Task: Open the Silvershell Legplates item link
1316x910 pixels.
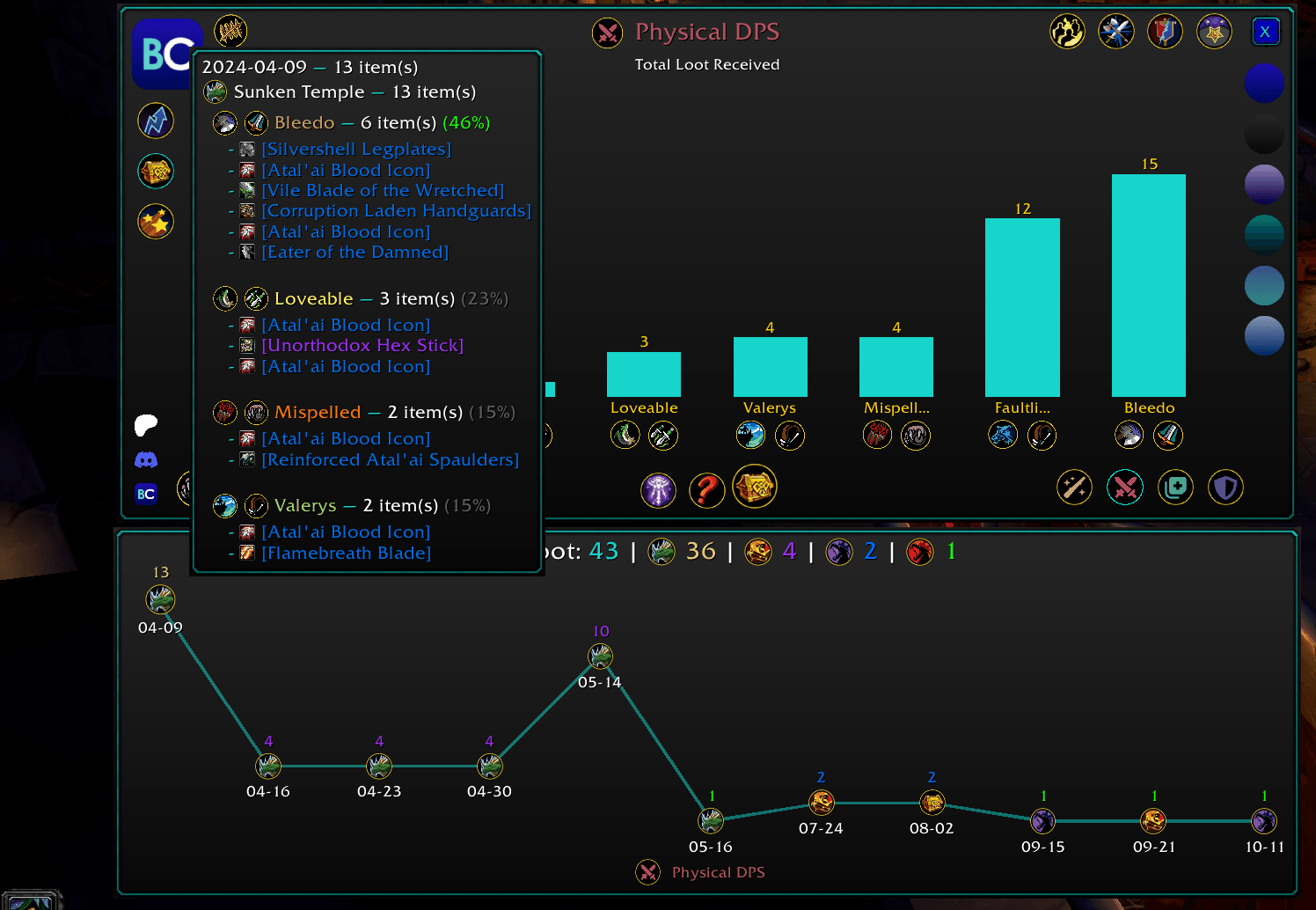Action: point(355,149)
